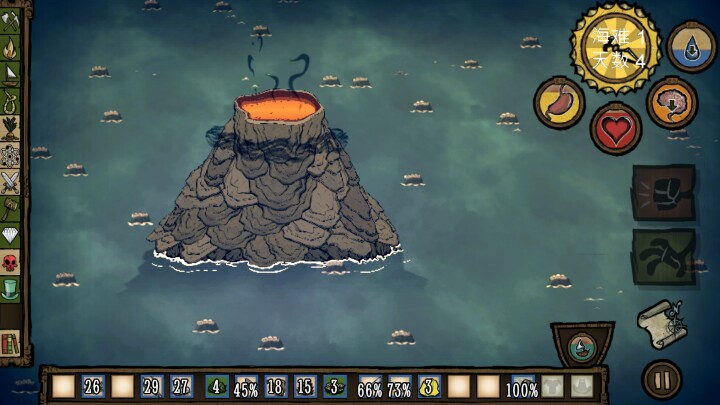Select the Survival rope trap tab
720x405 pixels.
pos(11,101)
